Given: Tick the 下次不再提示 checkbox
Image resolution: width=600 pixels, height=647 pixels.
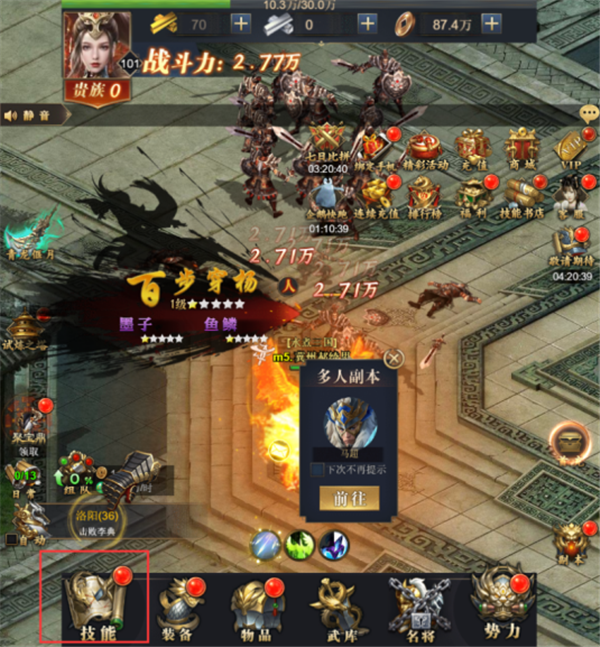Looking at the screenshot, I should coord(317,469).
